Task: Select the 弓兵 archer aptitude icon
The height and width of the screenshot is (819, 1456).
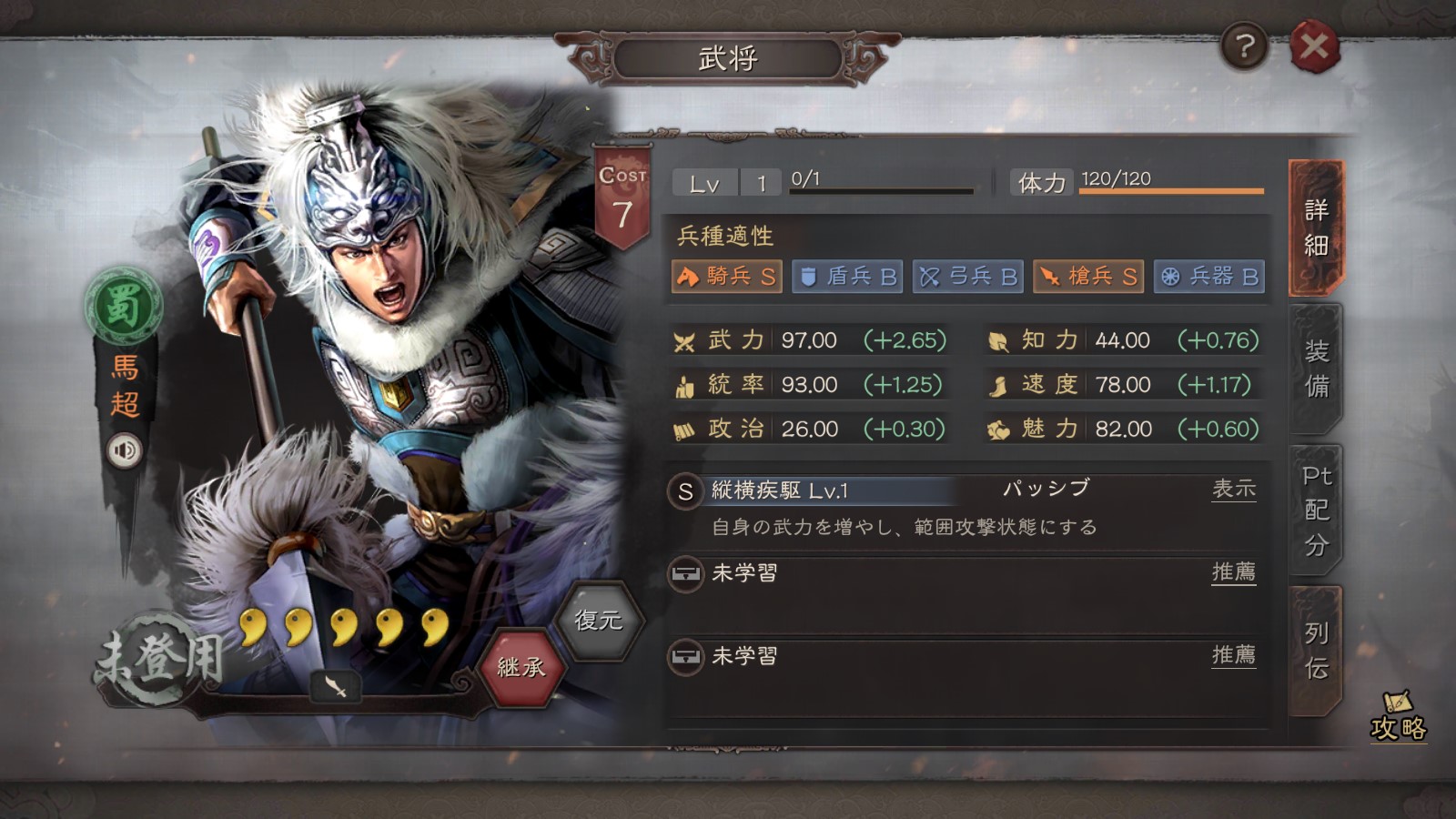Action: tap(967, 278)
